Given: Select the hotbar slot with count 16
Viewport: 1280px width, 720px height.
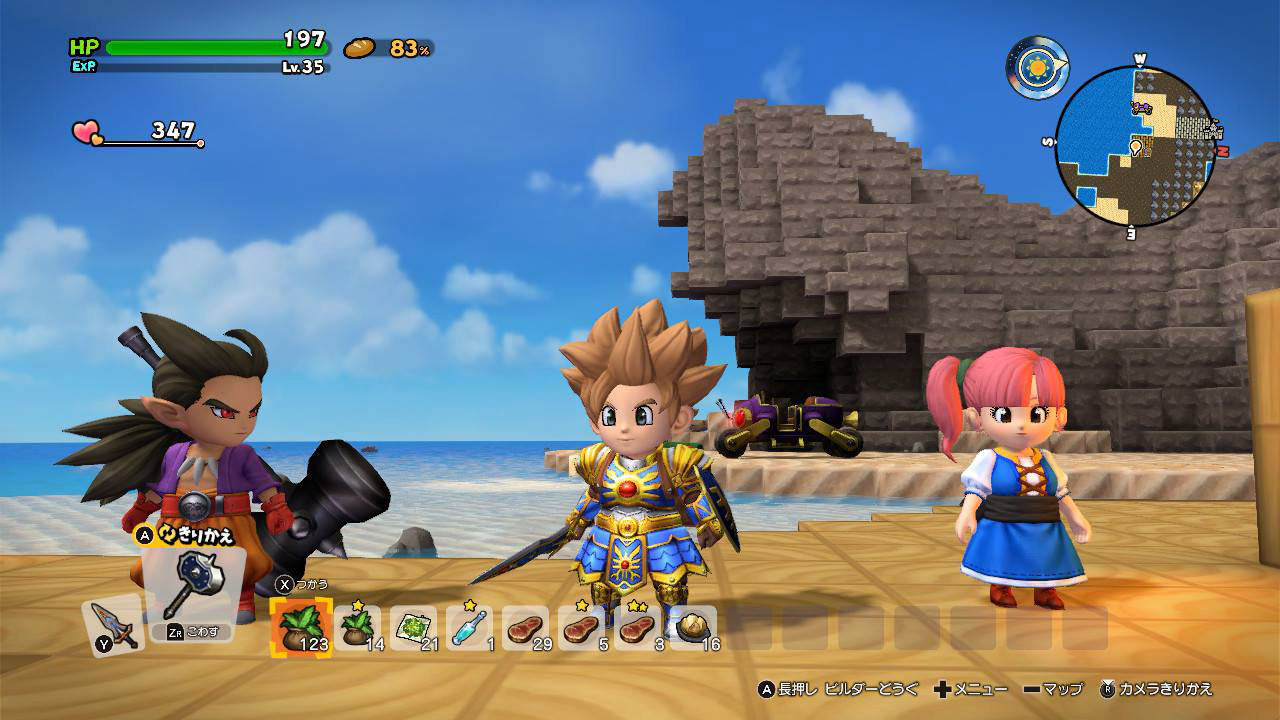Looking at the screenshot, I should (x=694, y=627).
